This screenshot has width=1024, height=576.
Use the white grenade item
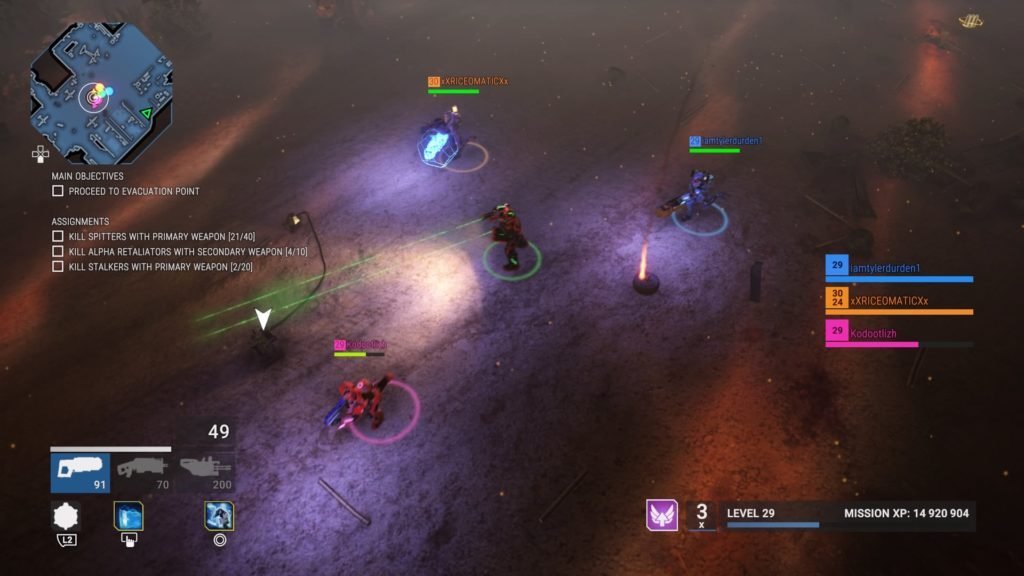pos(66,516)
